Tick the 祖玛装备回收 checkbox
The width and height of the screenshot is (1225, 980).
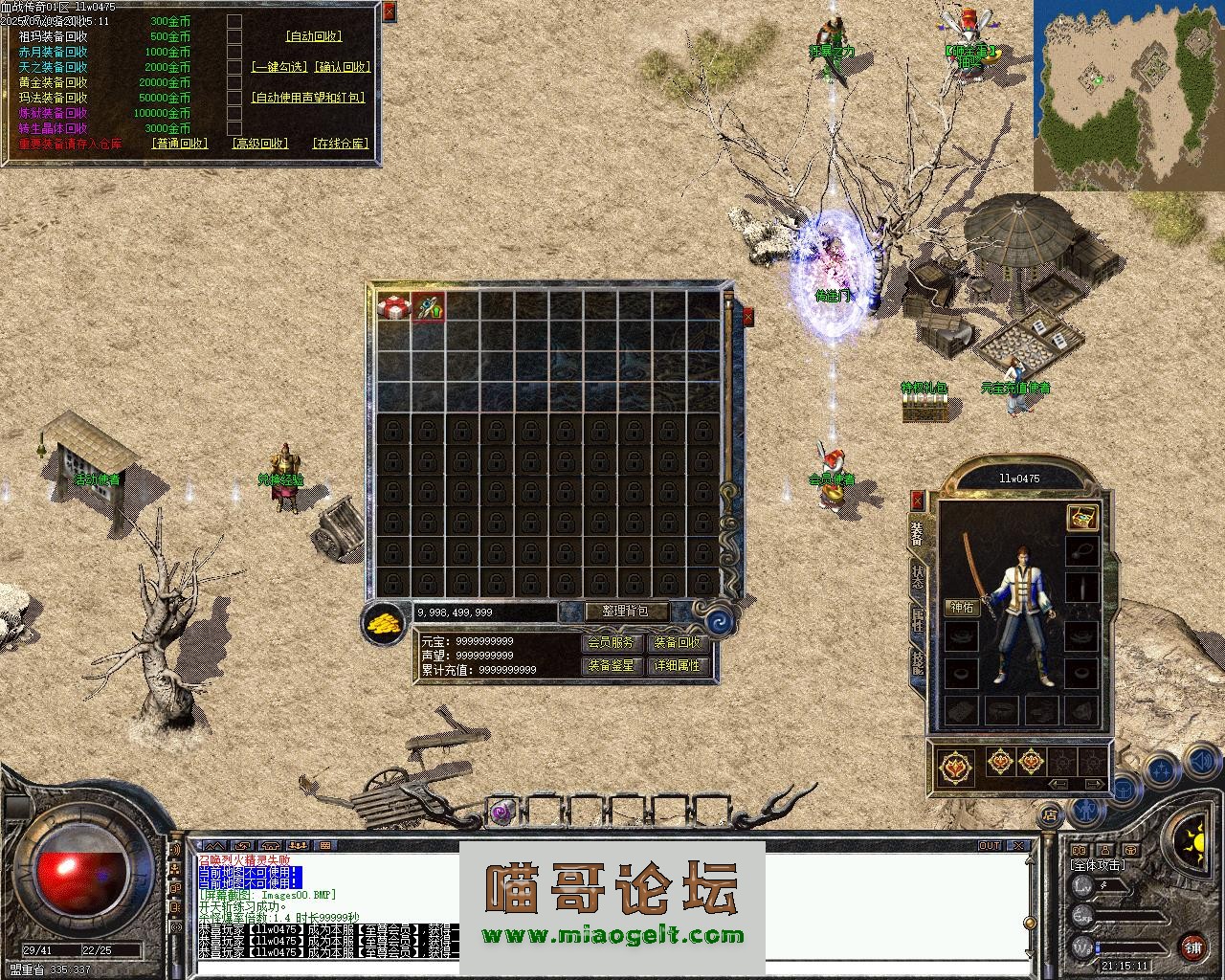pos(234,36)
